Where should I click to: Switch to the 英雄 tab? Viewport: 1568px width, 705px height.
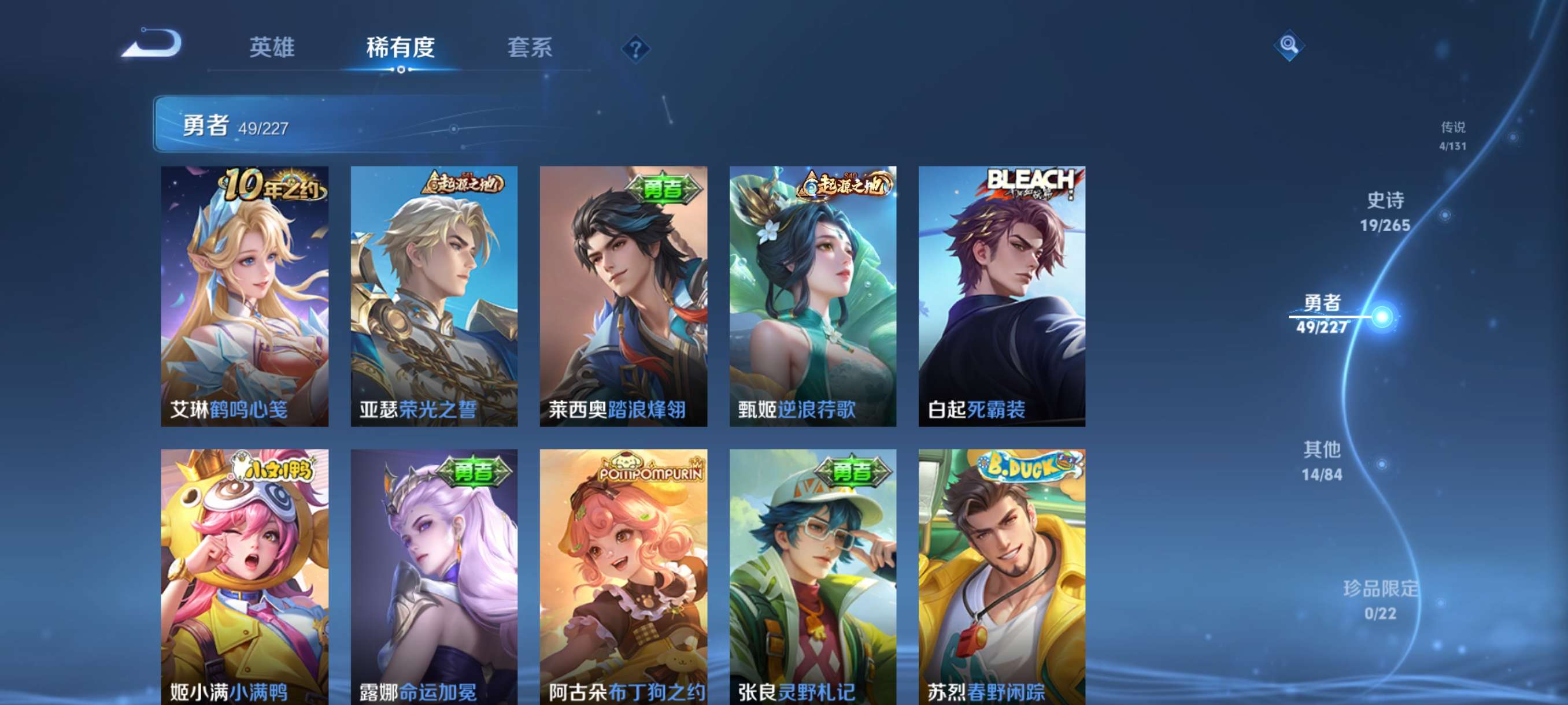[x=272, y=47]
